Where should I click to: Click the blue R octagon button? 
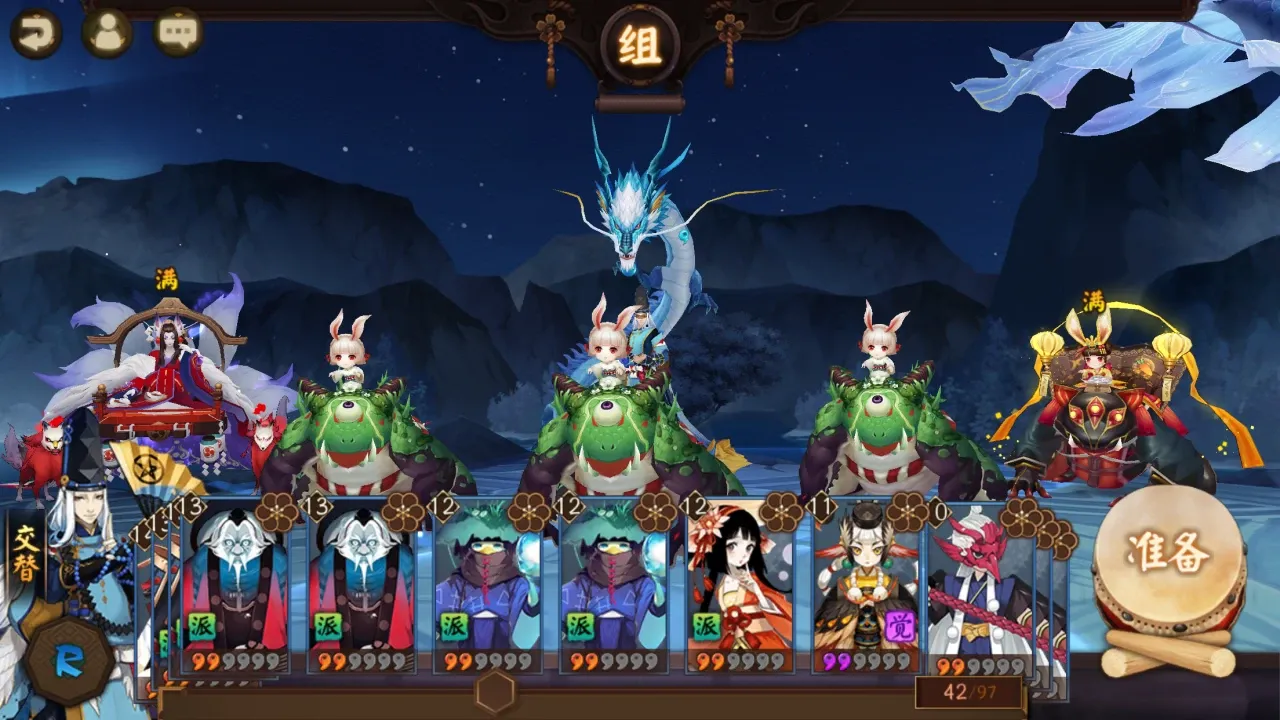click(x=69, y=661)
